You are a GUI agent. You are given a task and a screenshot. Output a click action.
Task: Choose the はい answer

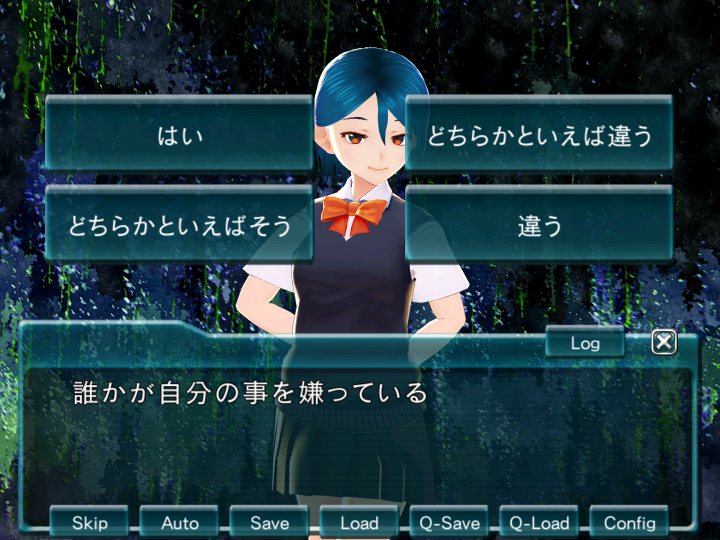point(180,135)
